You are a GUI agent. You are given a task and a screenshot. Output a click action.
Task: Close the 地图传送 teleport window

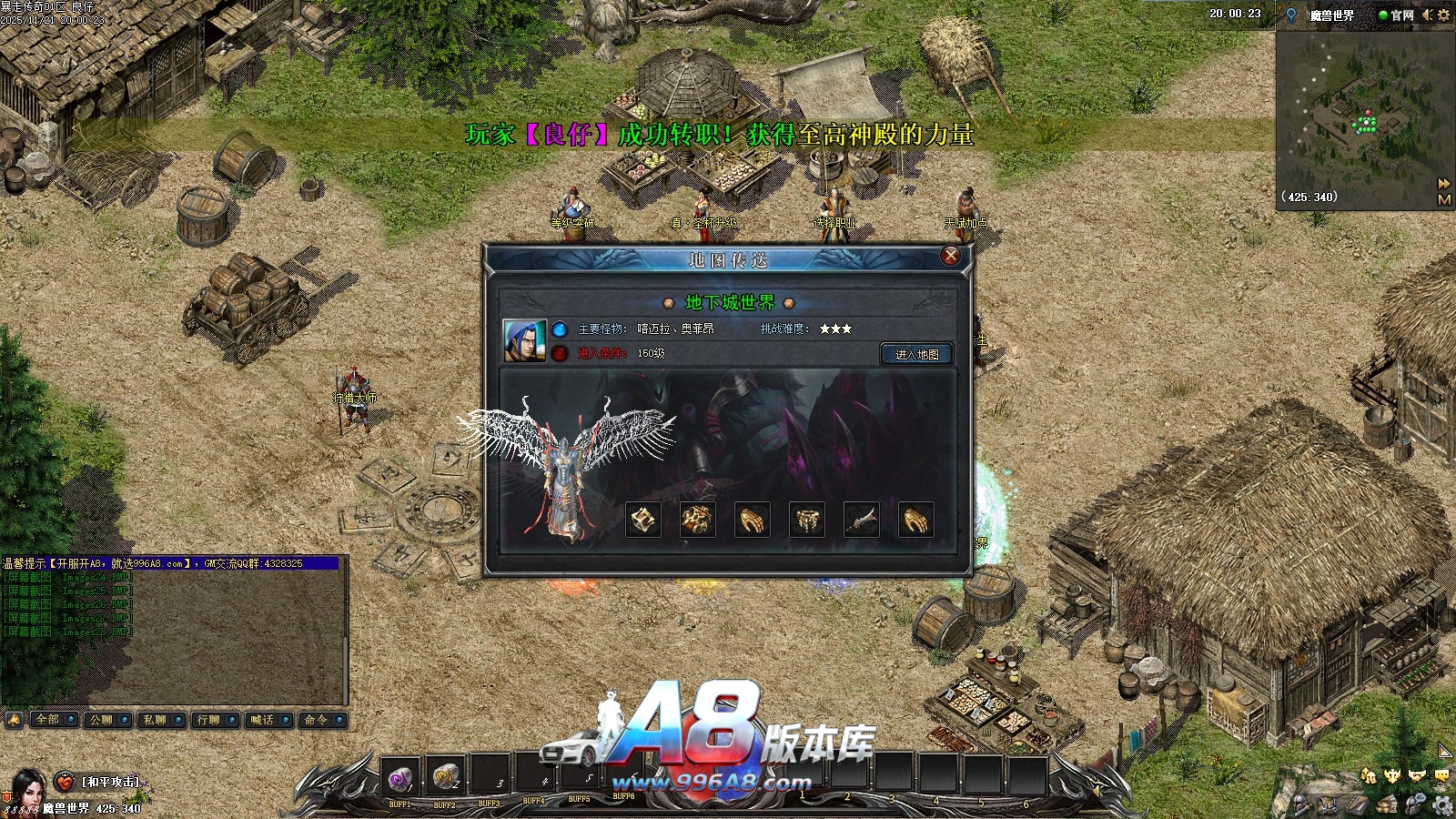pyautogui.click(x=950, y=256)
